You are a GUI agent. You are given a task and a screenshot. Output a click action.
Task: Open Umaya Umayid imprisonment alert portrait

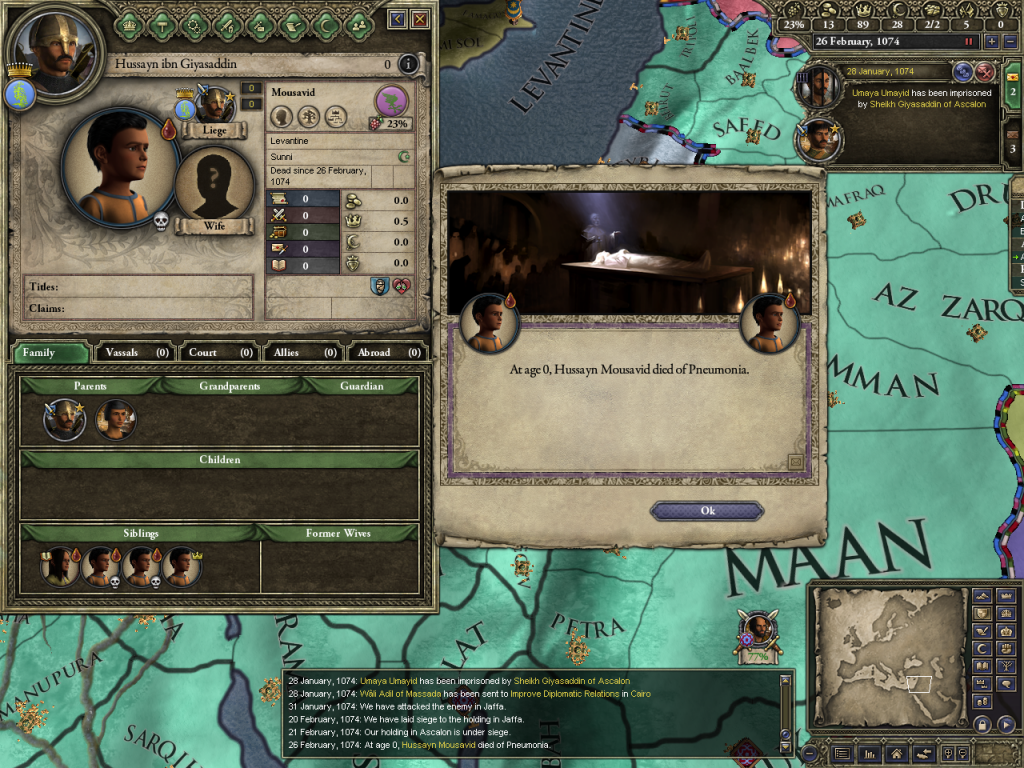(x=817, y=86)
